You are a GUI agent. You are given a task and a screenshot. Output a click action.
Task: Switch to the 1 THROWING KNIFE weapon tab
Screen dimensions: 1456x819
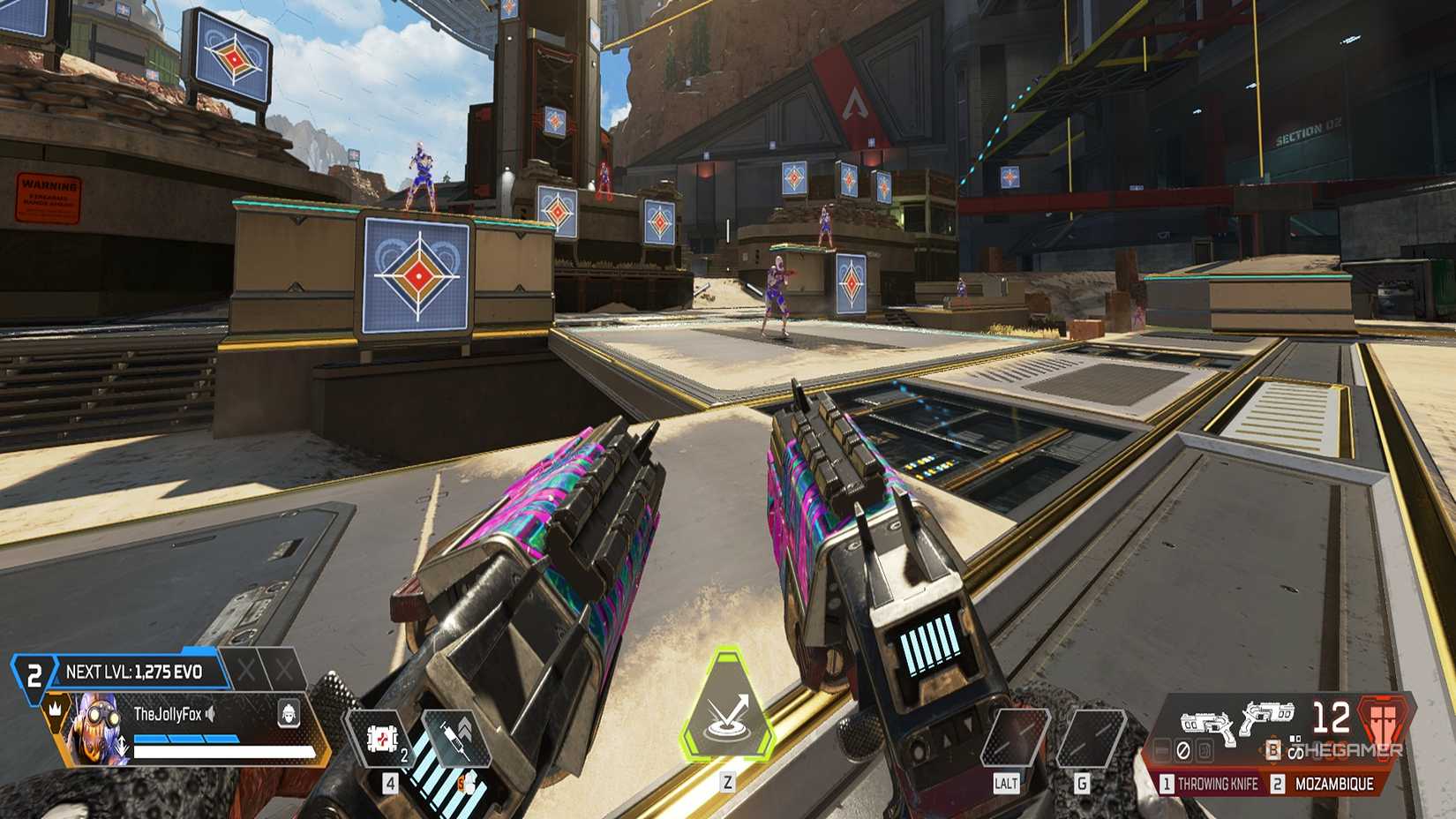point(1213,783)
